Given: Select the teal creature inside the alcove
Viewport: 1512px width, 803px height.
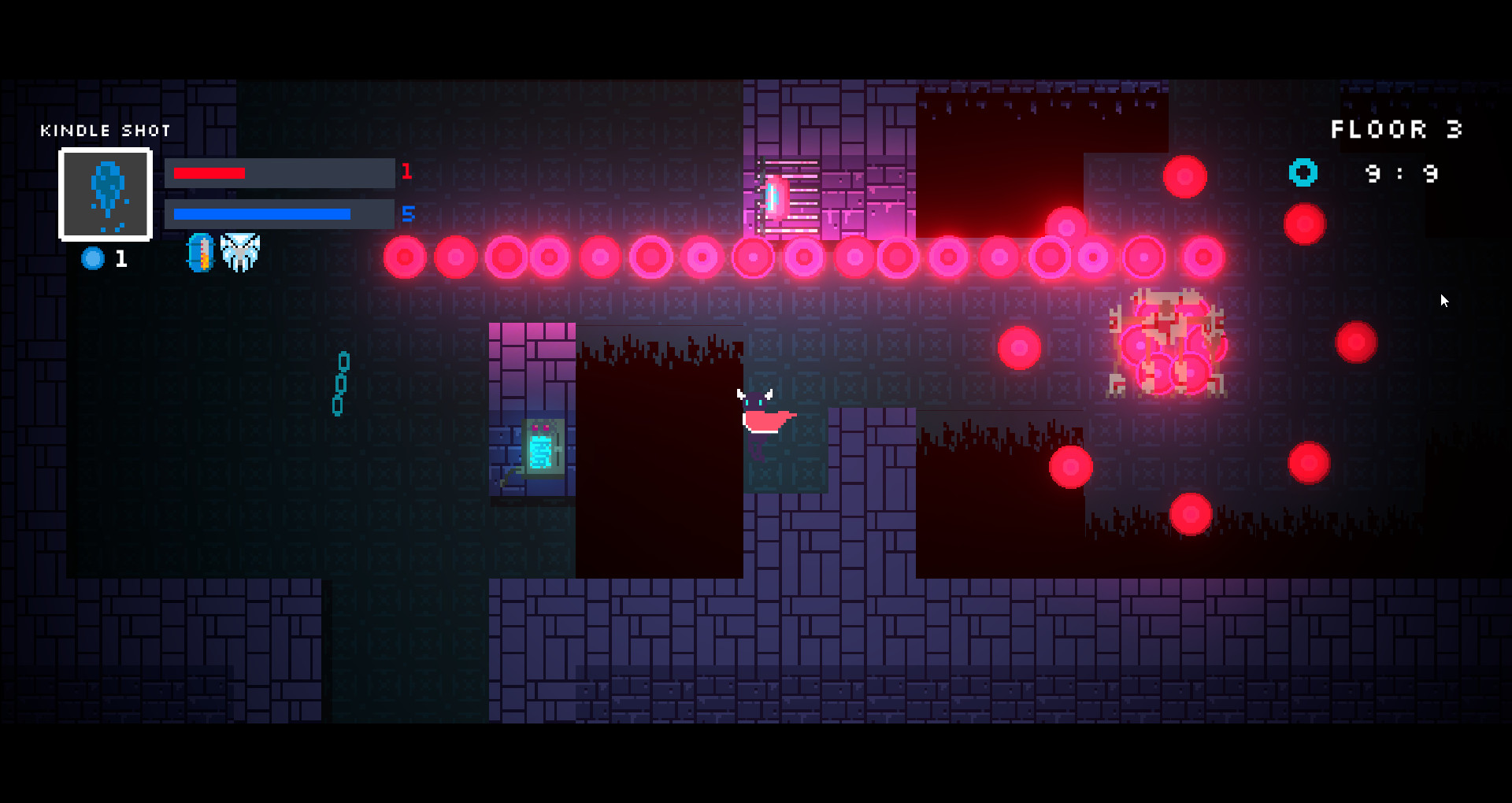Looking at the screenshot, I should pyautogui.click(x=540, y=449).
